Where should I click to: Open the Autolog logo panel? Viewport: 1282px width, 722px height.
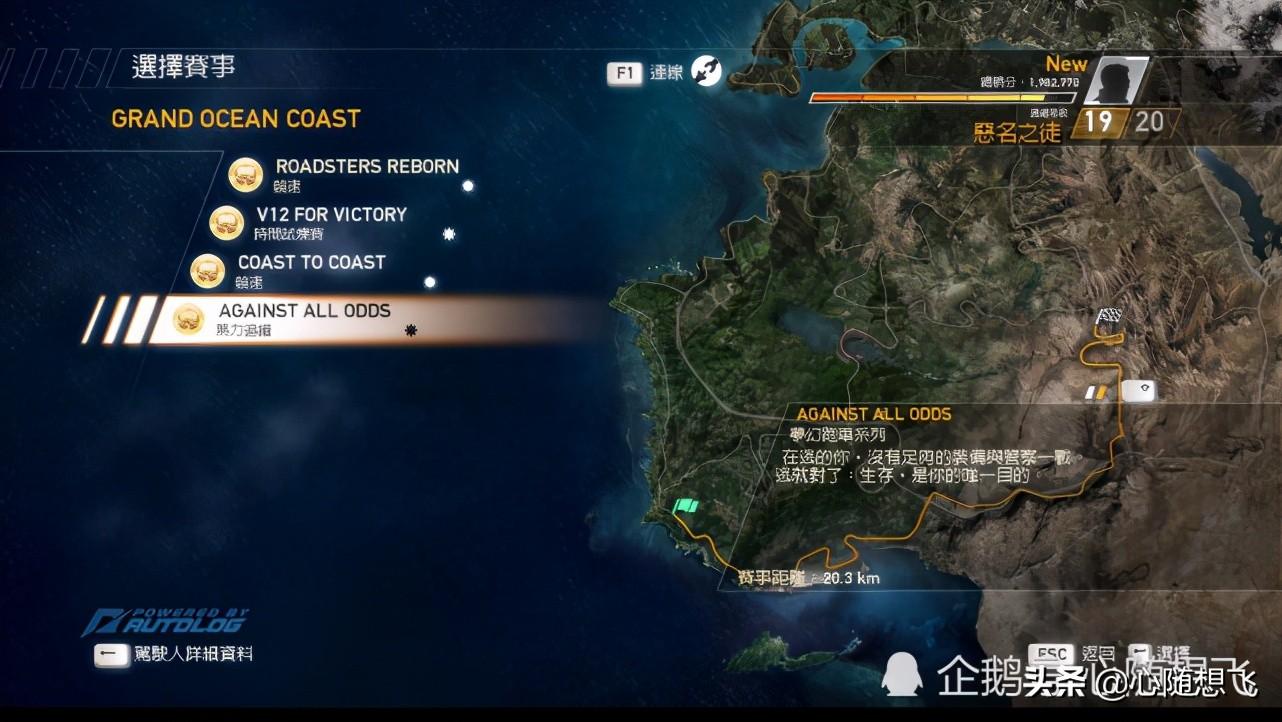coord(166,622)
